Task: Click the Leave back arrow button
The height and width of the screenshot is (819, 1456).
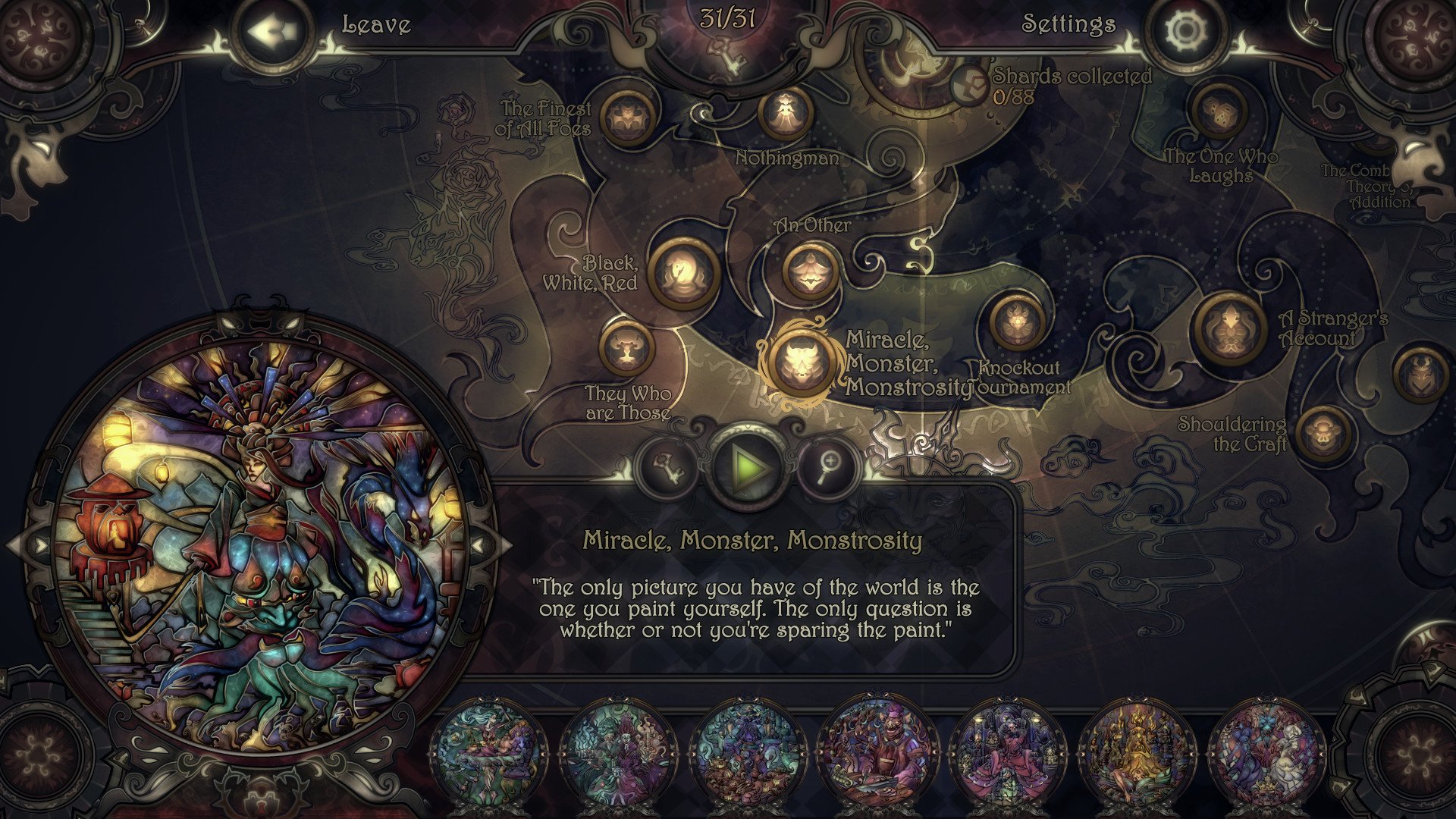Action: [271, 32]
